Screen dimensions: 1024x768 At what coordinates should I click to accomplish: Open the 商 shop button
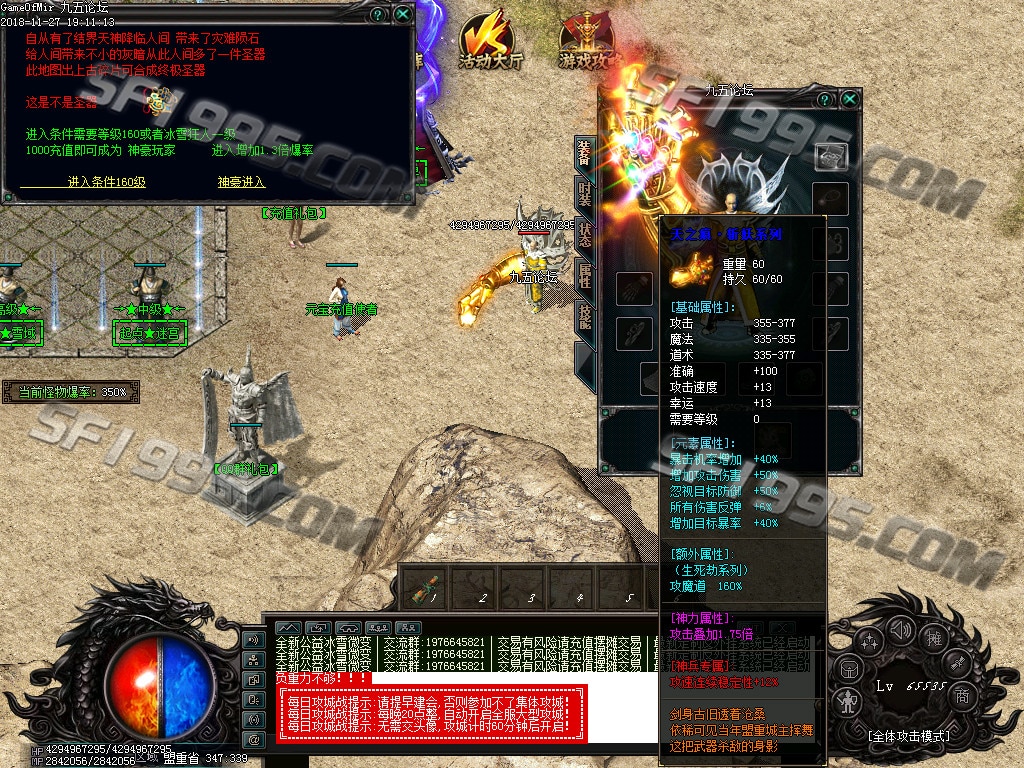pyautogui.click(x=961, y=695)
